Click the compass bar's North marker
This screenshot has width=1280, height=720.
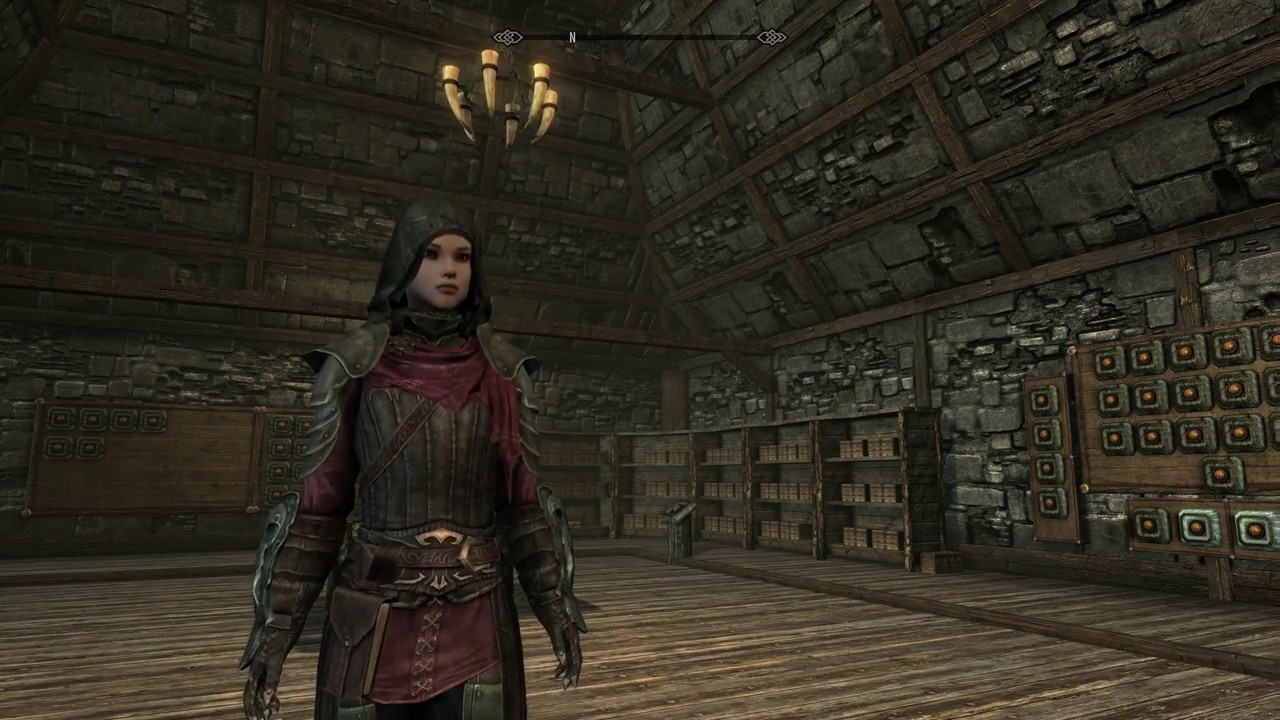(x=572, y=38)
